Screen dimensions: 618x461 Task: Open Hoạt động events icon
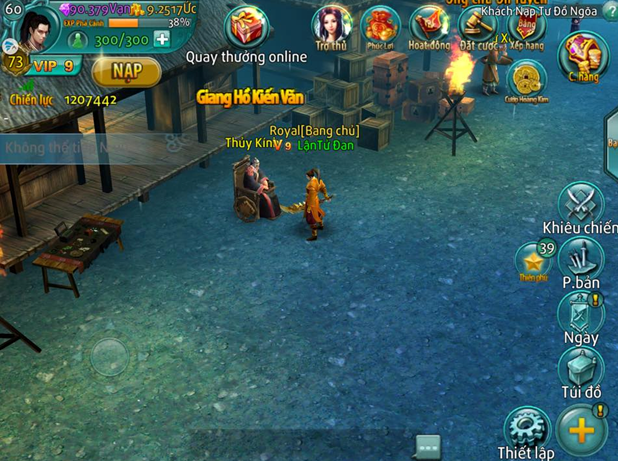430,26
